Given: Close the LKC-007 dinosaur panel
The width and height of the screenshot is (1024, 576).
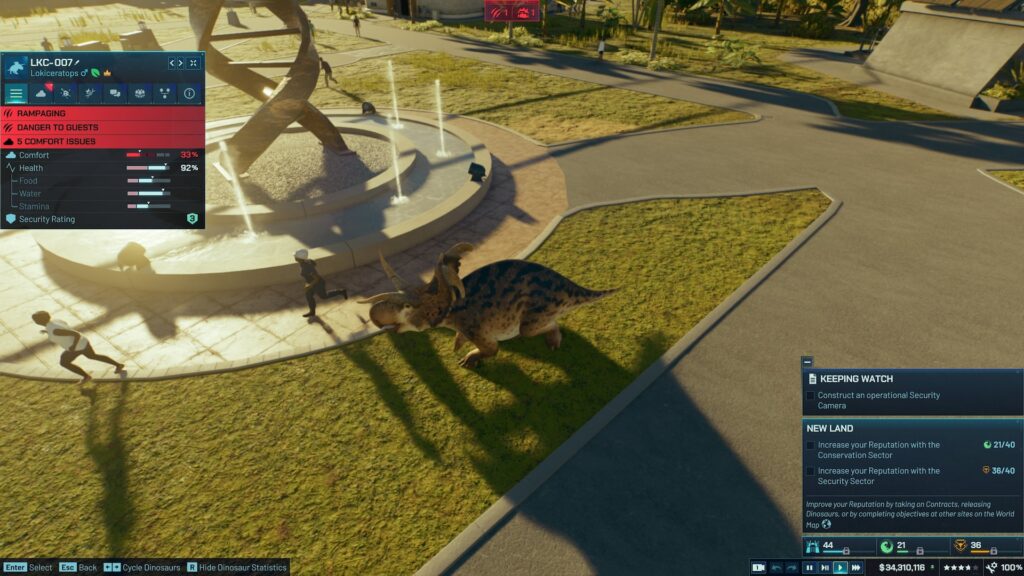Looking at the screenshot, I should tap(193, 63).
